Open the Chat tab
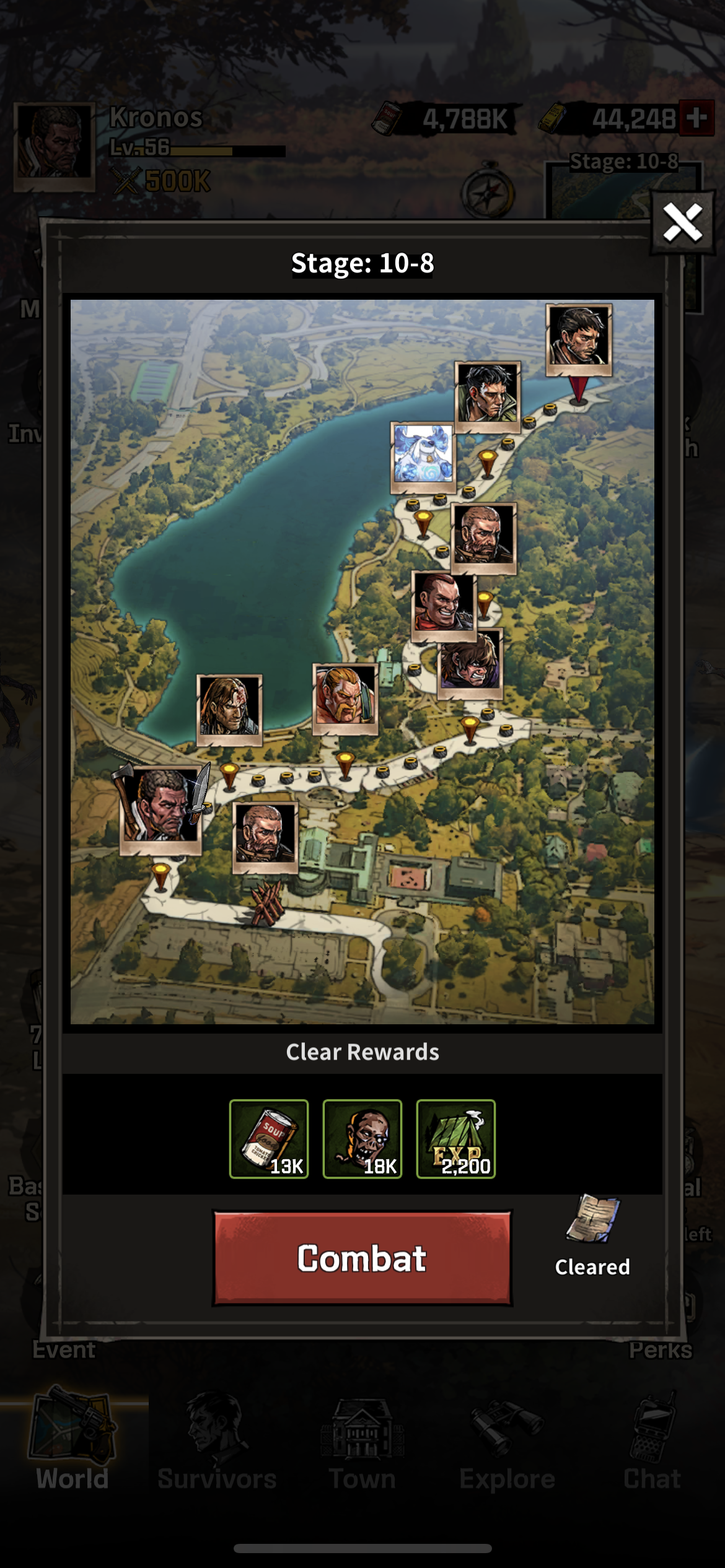Screen dimensions: 725x1568 tap(652, 1443)
